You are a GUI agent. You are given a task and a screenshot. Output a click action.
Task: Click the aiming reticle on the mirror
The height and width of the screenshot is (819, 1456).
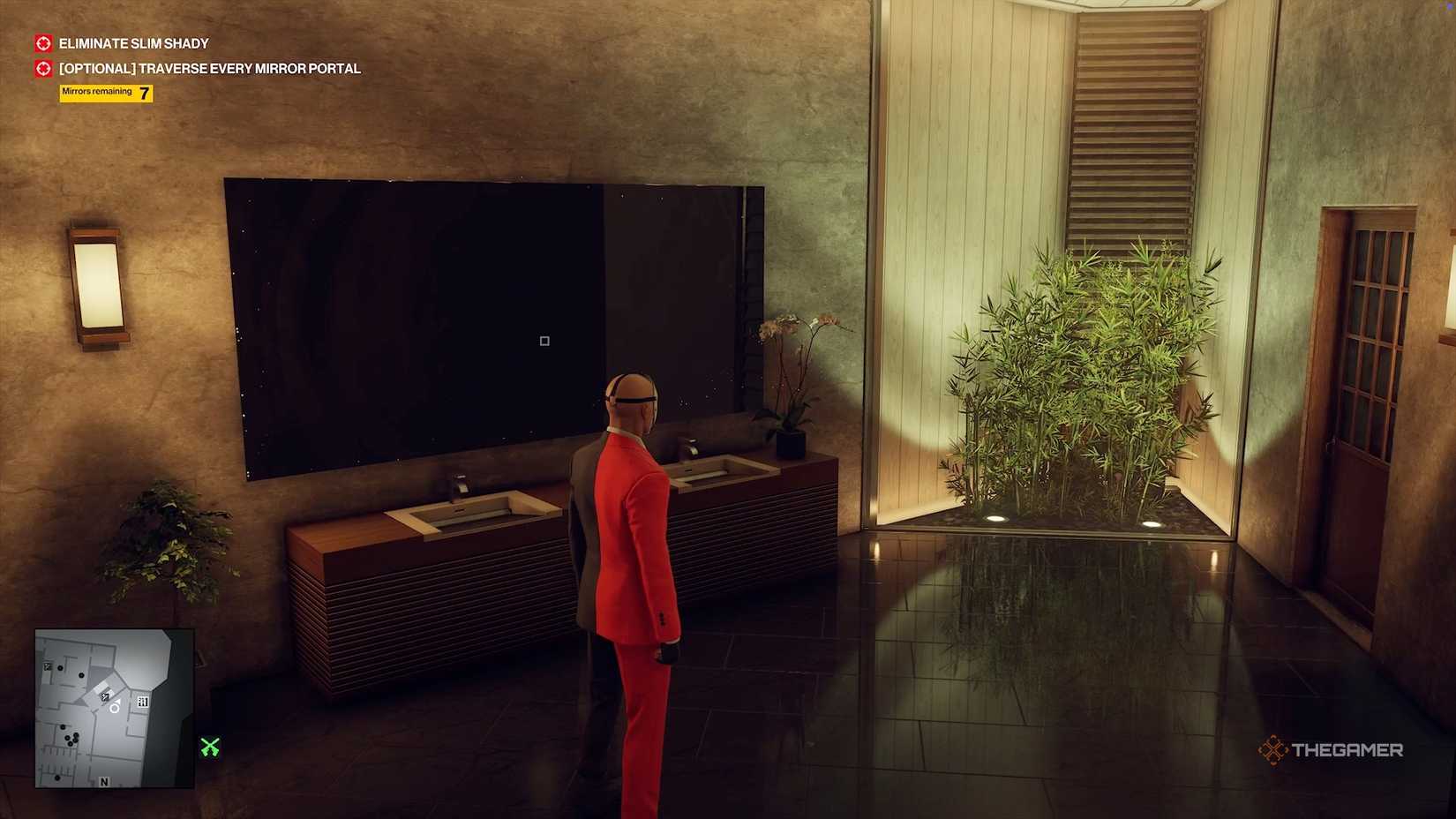544,340
